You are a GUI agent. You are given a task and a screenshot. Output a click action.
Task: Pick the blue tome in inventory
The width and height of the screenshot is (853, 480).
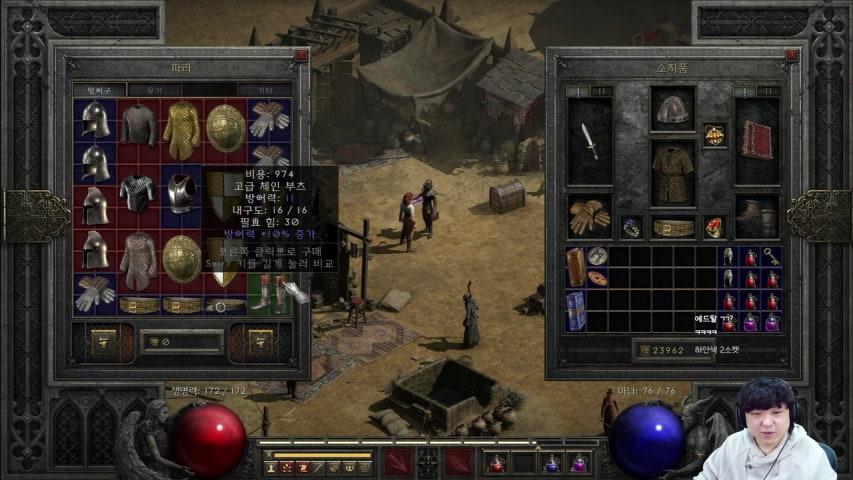tap(576, 311)
